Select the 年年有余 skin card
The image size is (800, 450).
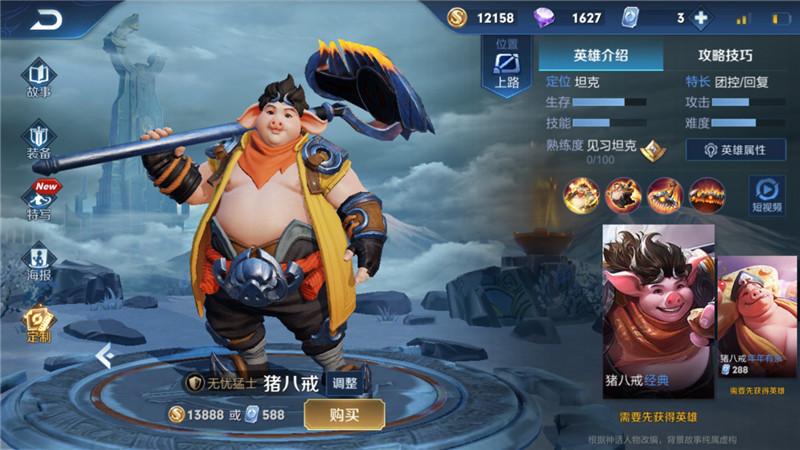[x=757, y=318]
